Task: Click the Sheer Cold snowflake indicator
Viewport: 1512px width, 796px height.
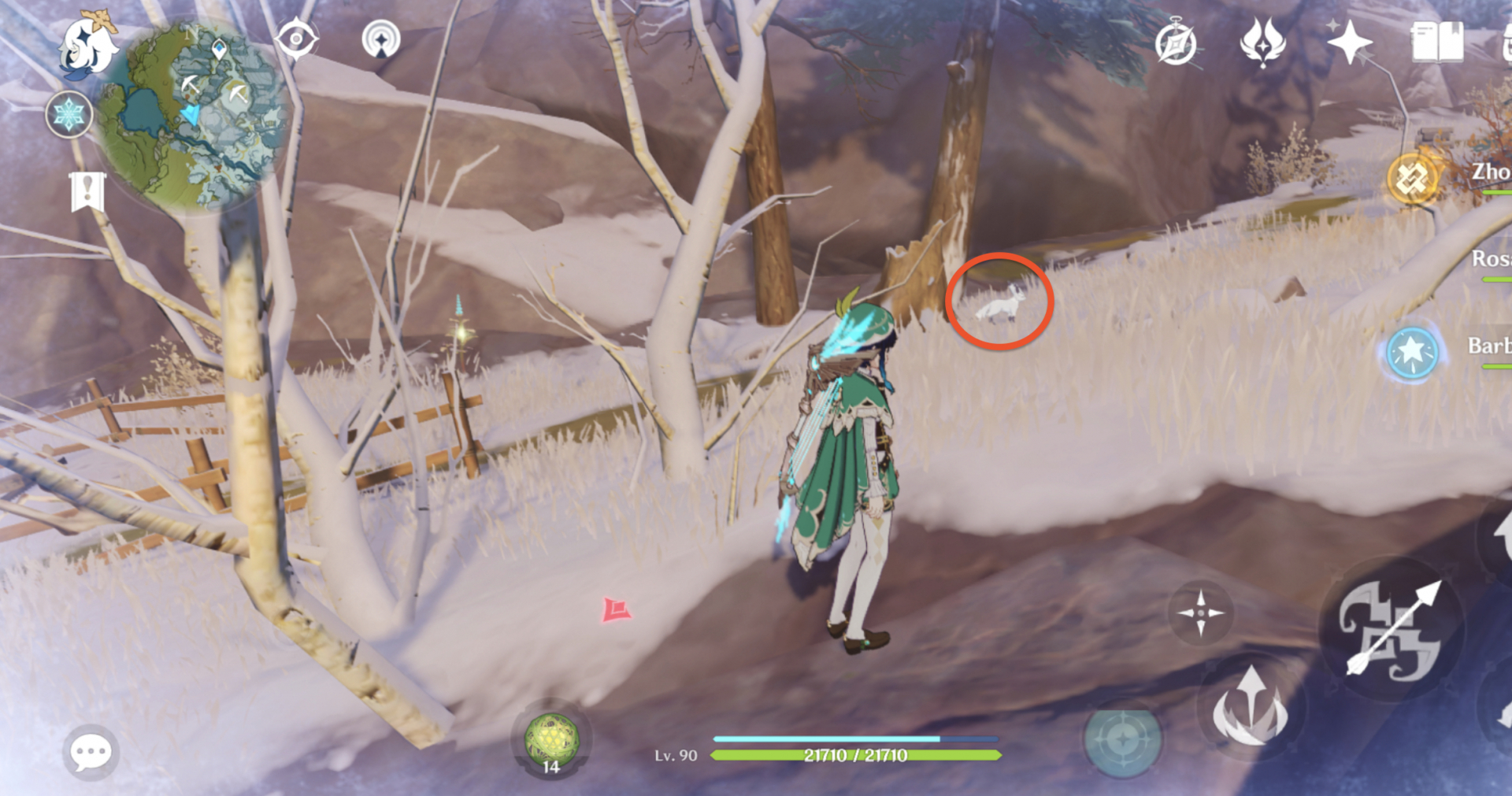Action: [69, 114]
